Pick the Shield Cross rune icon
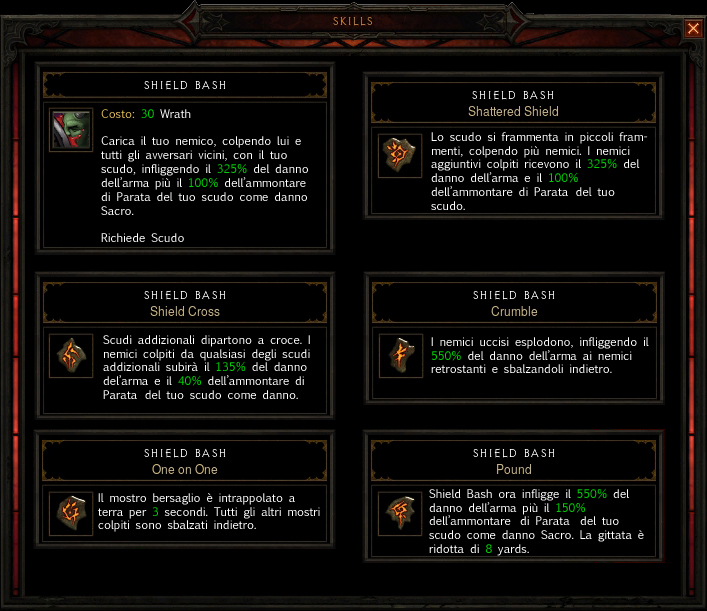The width and height of the screenshot is (707, 611). 70,355
